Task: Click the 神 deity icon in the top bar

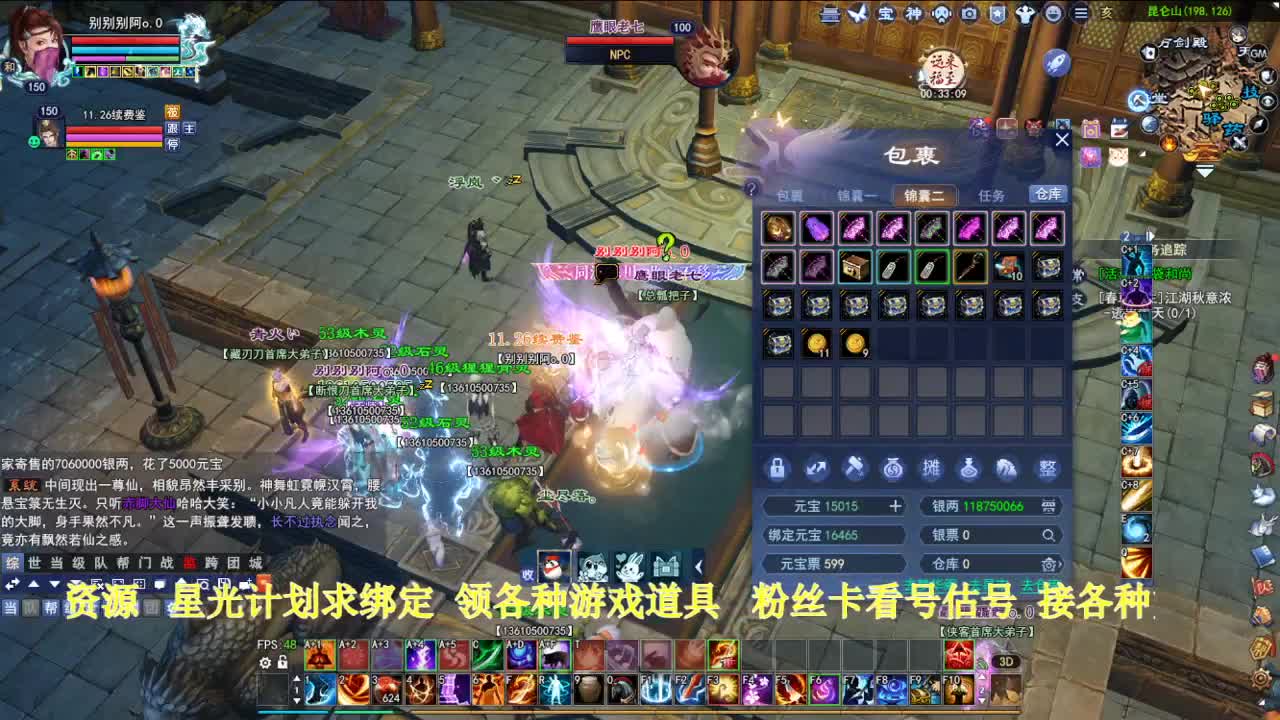Action: [914, 14]
